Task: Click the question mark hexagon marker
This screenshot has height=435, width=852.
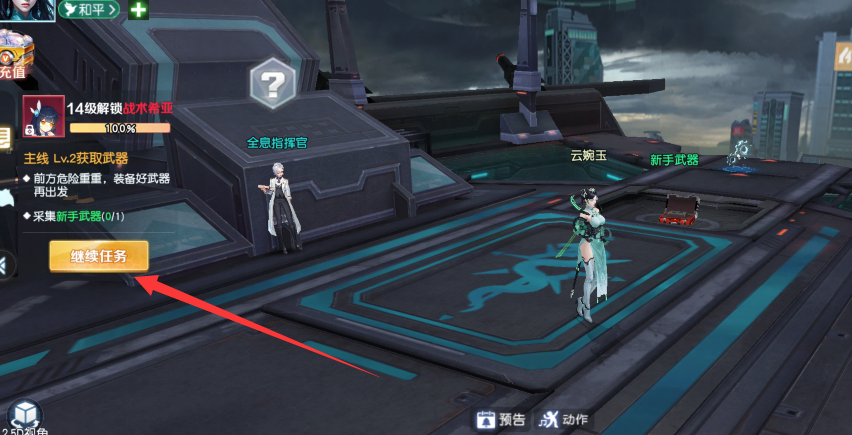Action: click(273, 83)
